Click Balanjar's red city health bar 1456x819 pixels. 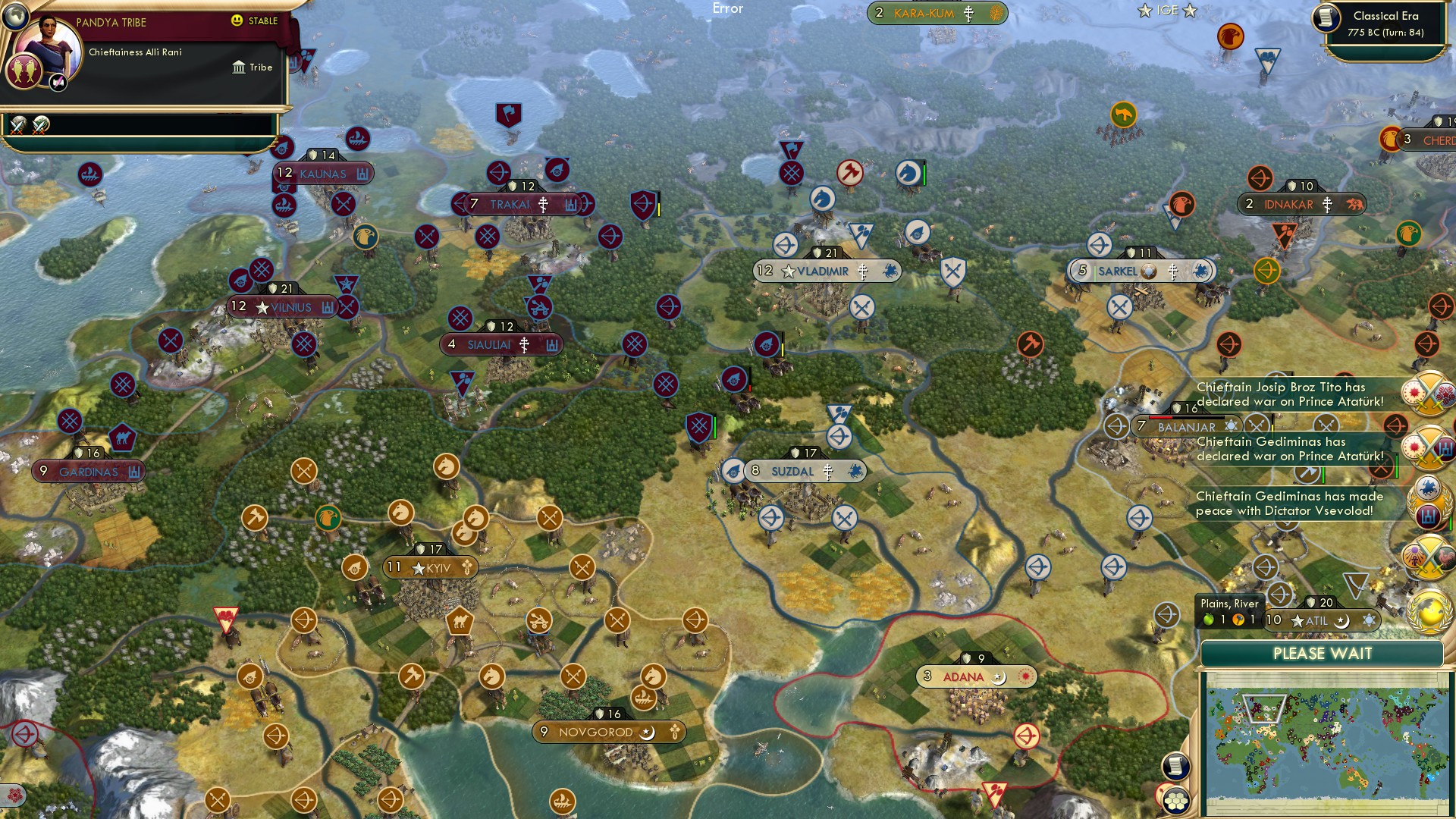1160,417
